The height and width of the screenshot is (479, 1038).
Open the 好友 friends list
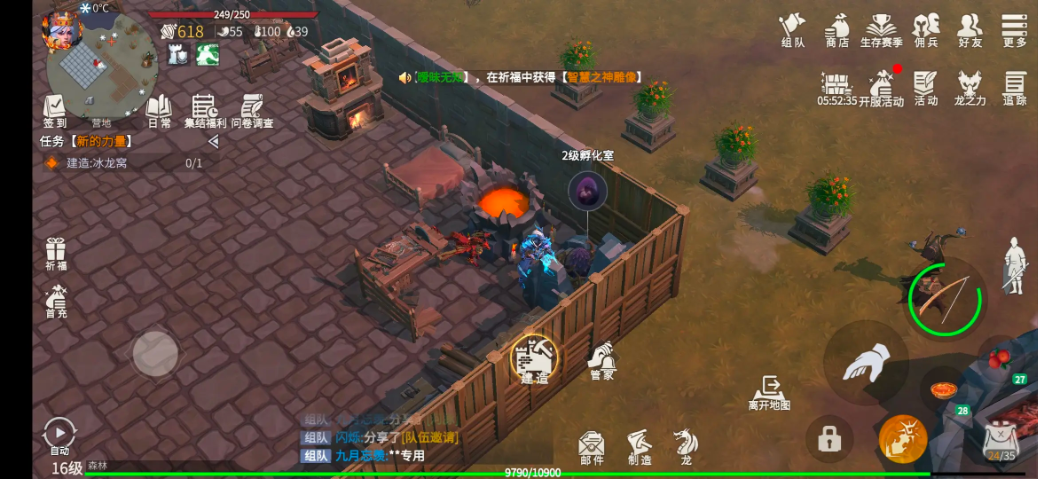[970, 28]
